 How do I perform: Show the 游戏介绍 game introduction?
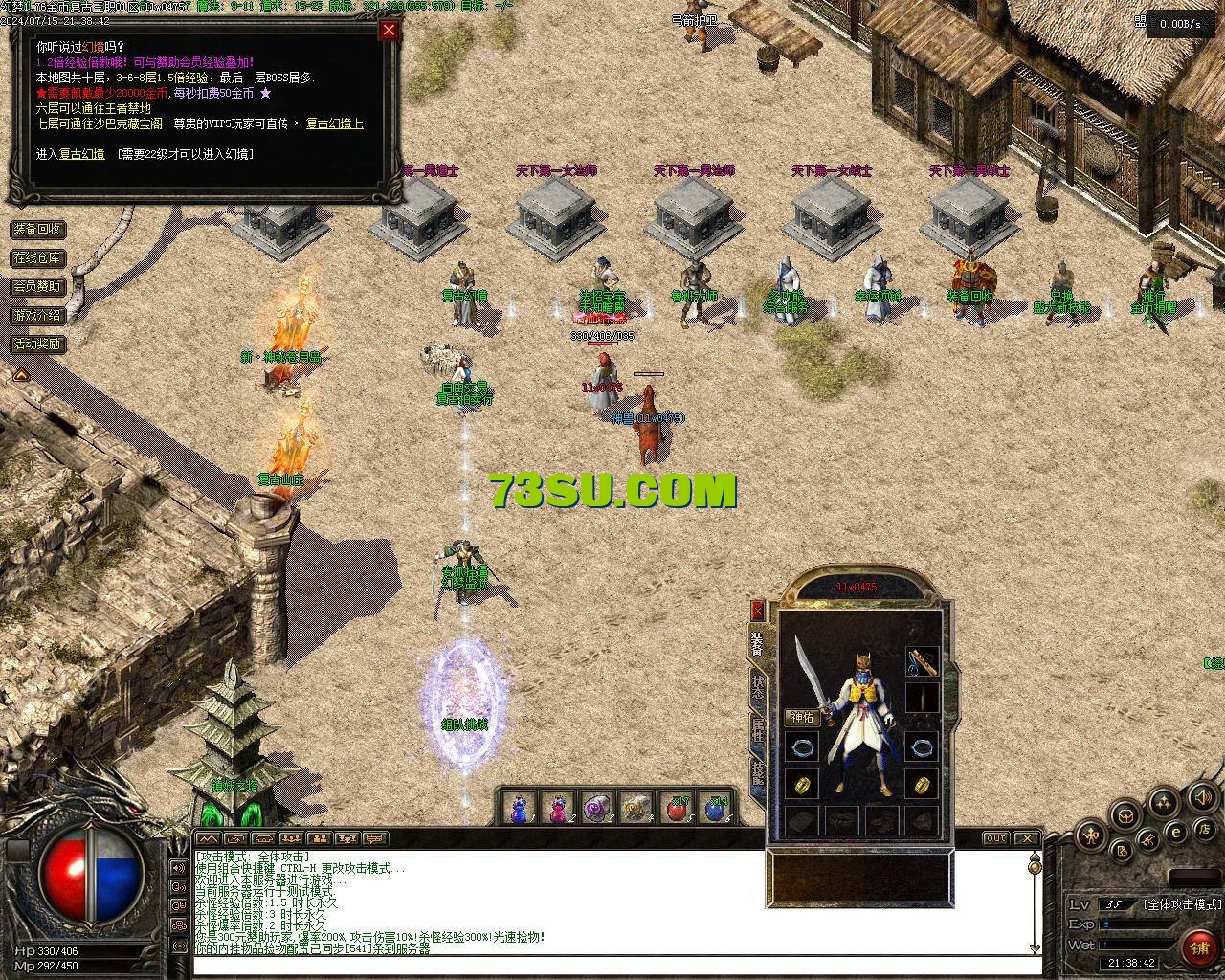pyautogui.click(x=37, y=315)
